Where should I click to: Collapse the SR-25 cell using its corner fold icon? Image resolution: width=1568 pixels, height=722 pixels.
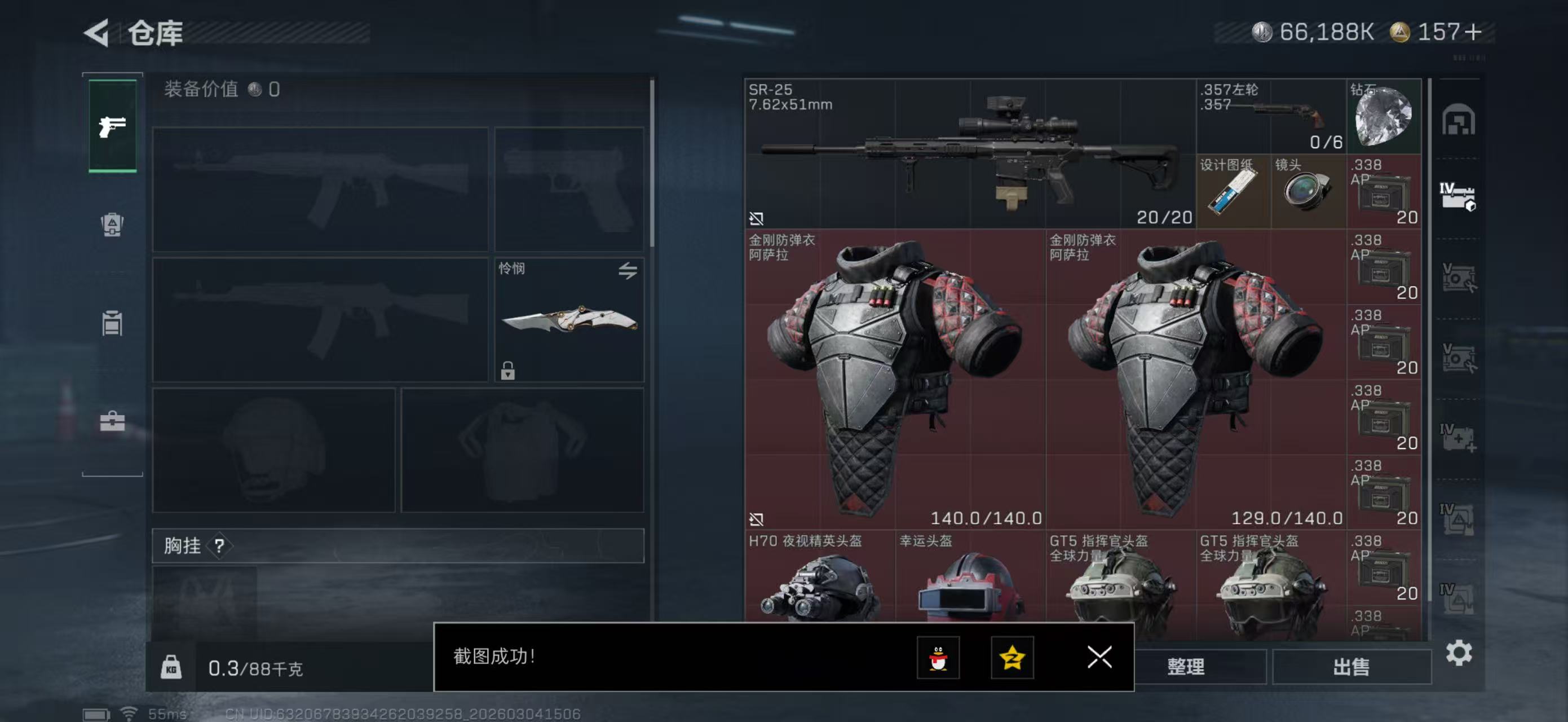point(757,218)
